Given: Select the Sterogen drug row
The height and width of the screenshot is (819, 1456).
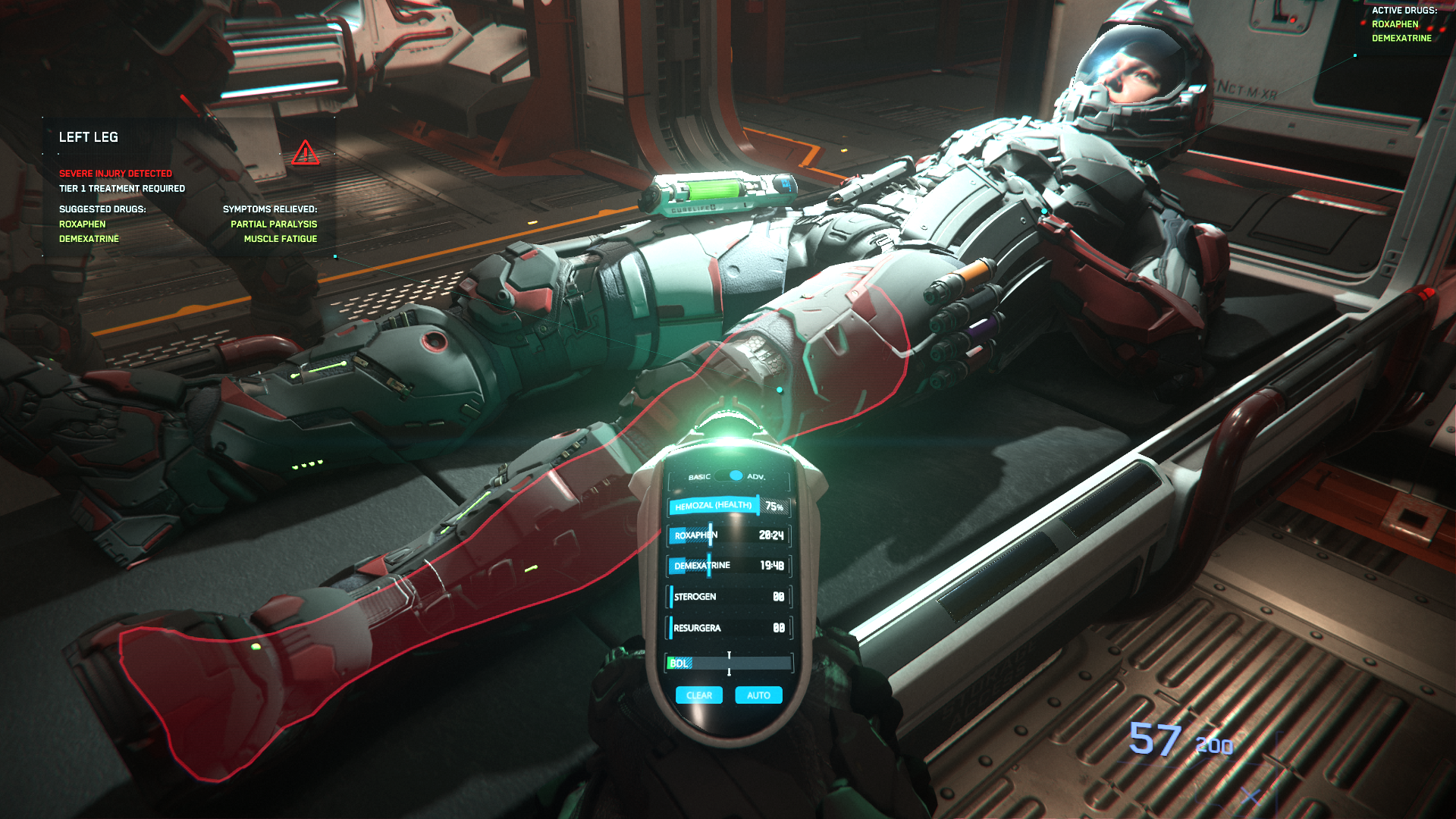Looking at the screenshot, I should tap(726, 597).
